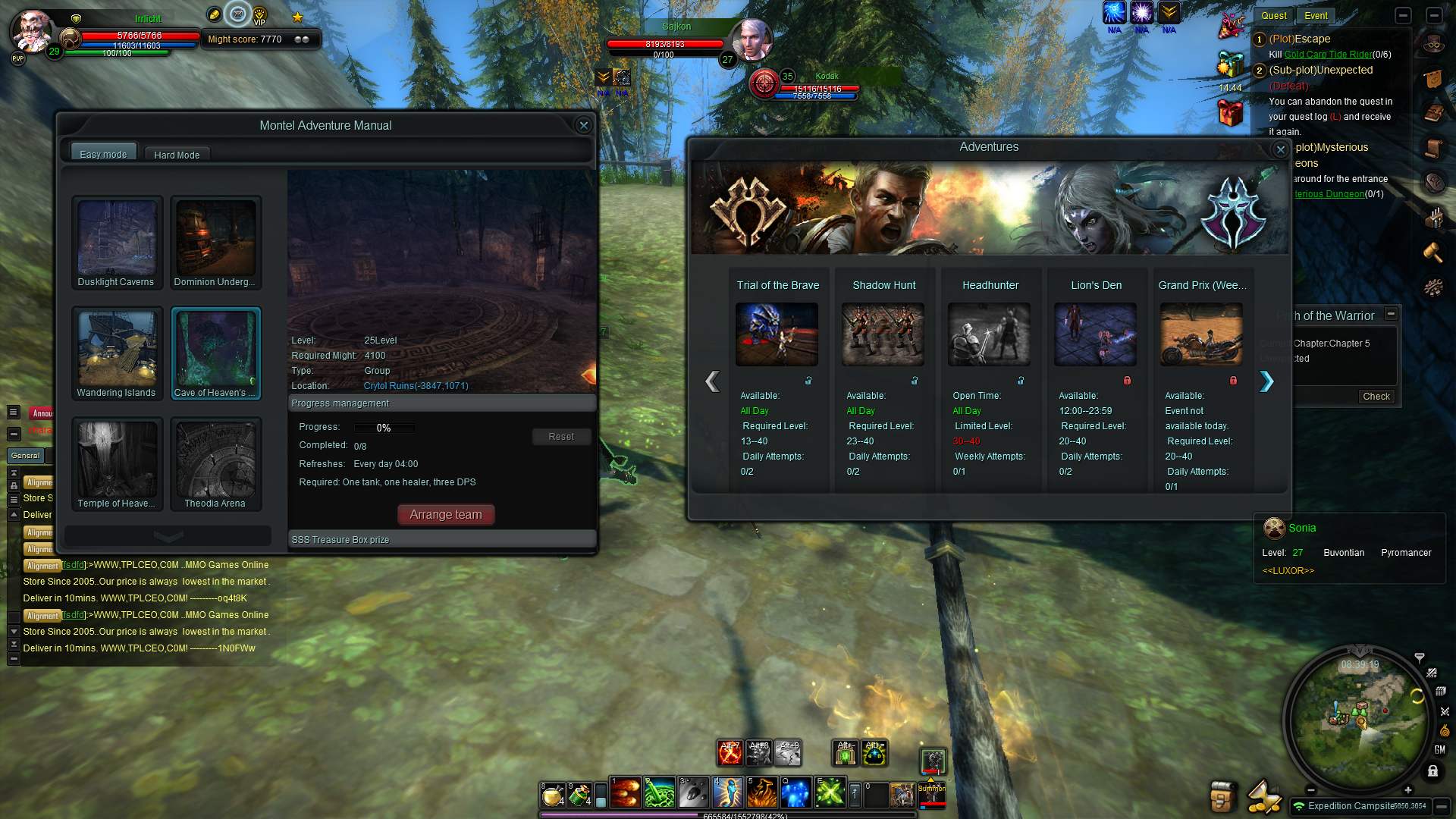This screenshot has width=1456, height=819.
Task: Open the General chat tab
Action: (x=26, y=456)
